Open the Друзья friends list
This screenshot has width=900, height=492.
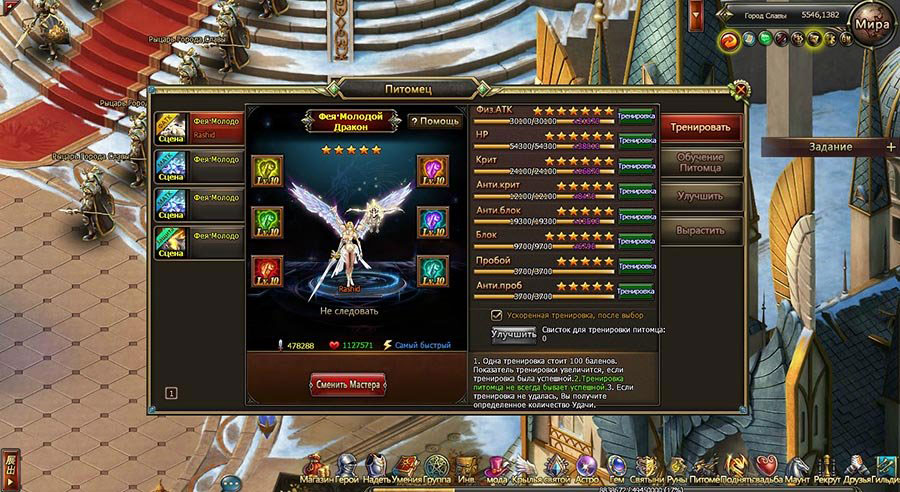pyautogui.click(x=856, y=470)
